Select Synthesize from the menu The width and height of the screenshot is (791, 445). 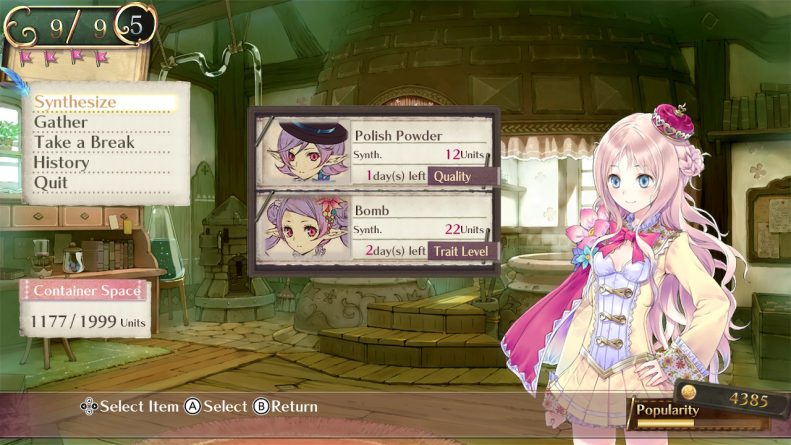(x=76, y=102)
